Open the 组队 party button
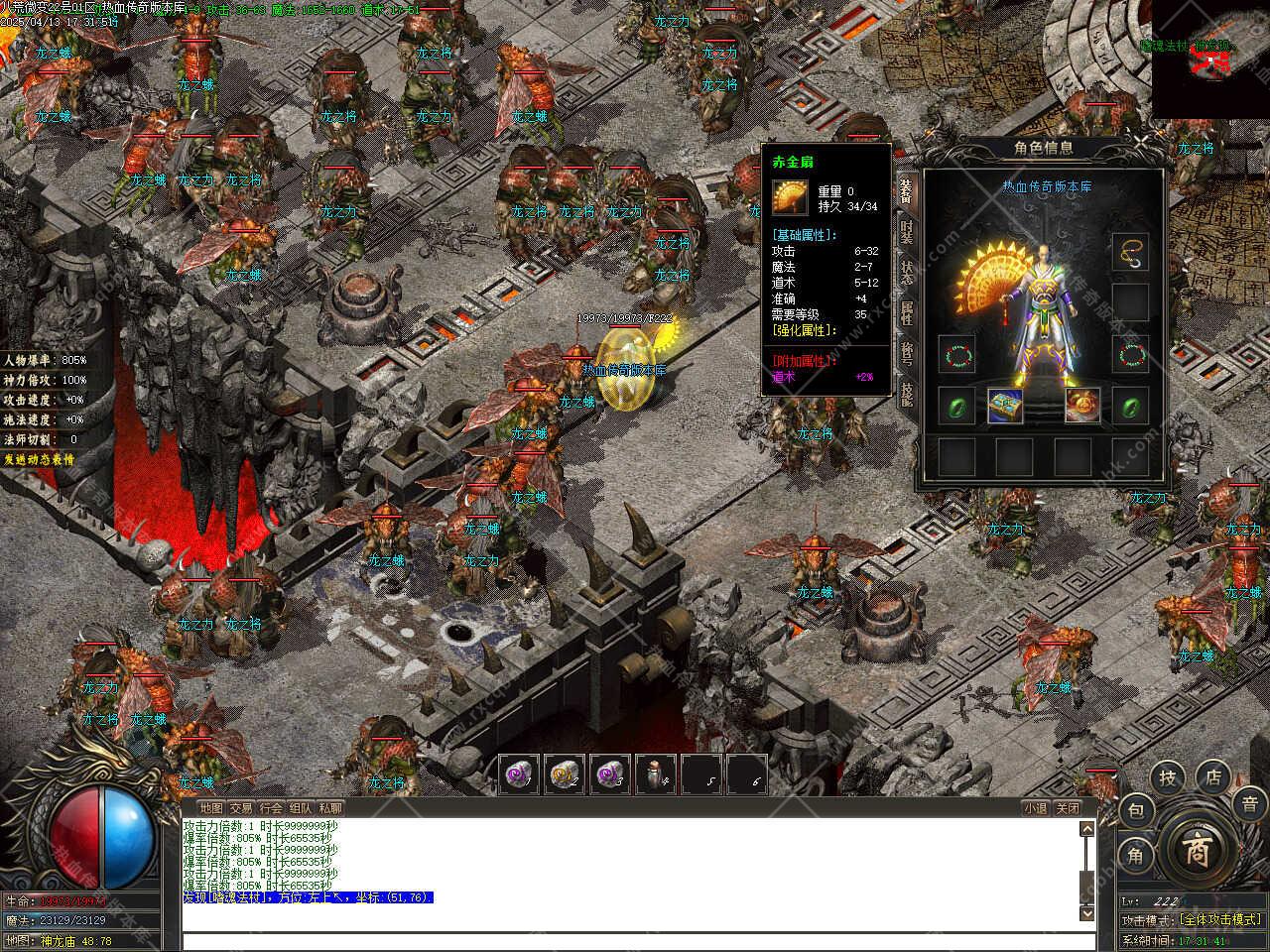 pyautogui.click(x=301, y=808)
